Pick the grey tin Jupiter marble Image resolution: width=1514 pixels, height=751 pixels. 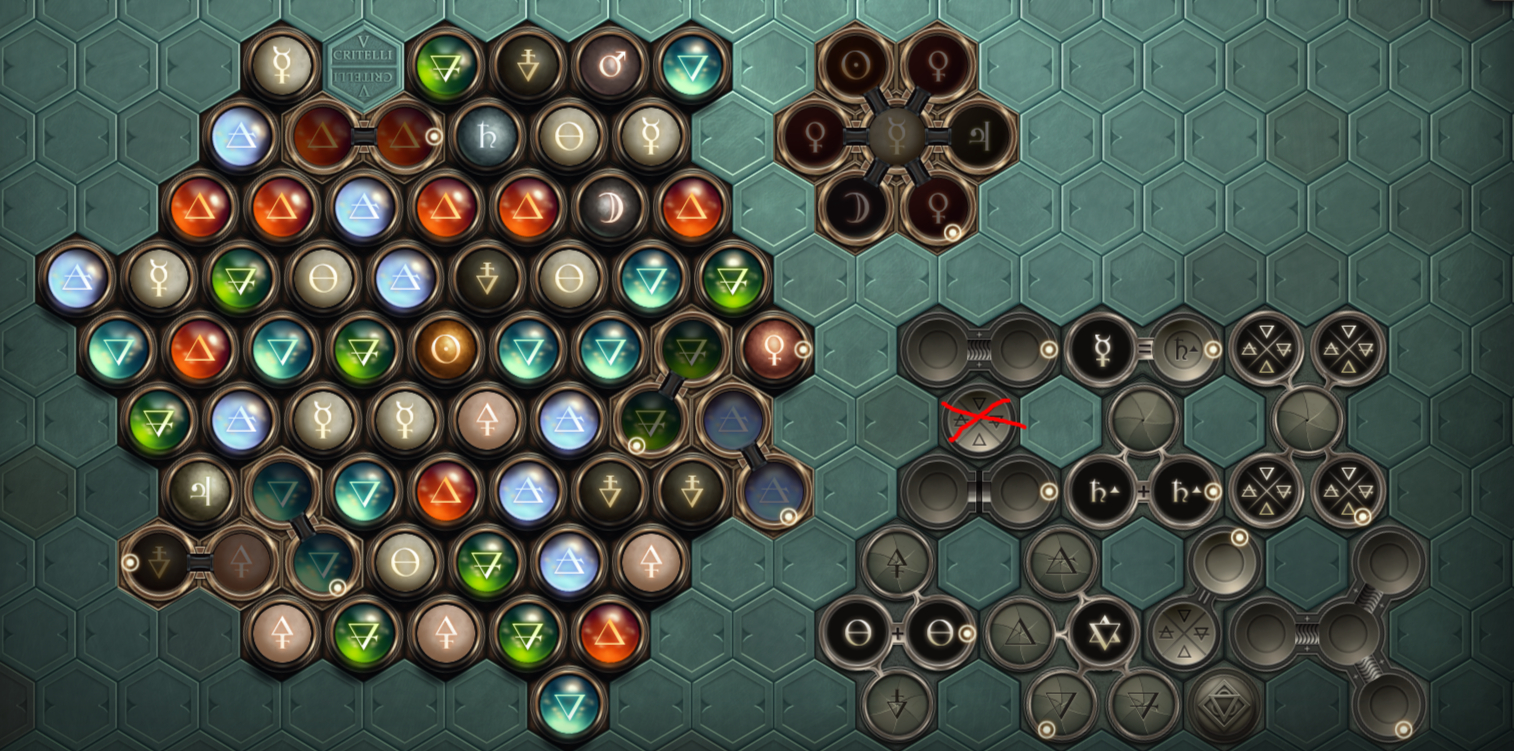point(201,491)
